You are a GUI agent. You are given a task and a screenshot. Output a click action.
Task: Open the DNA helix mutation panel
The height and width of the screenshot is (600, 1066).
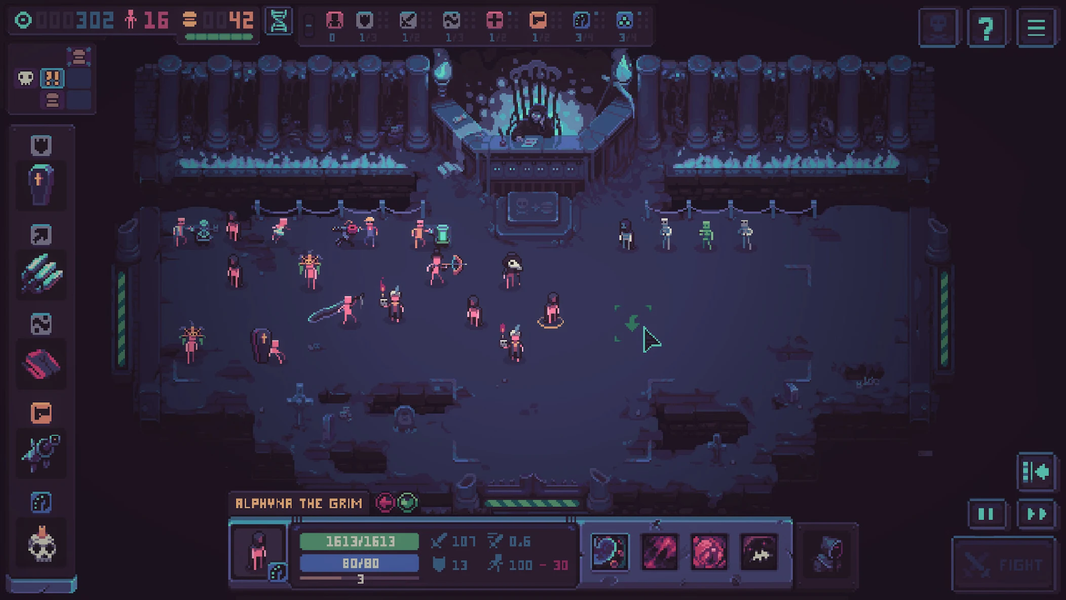[x=279, y=21]
